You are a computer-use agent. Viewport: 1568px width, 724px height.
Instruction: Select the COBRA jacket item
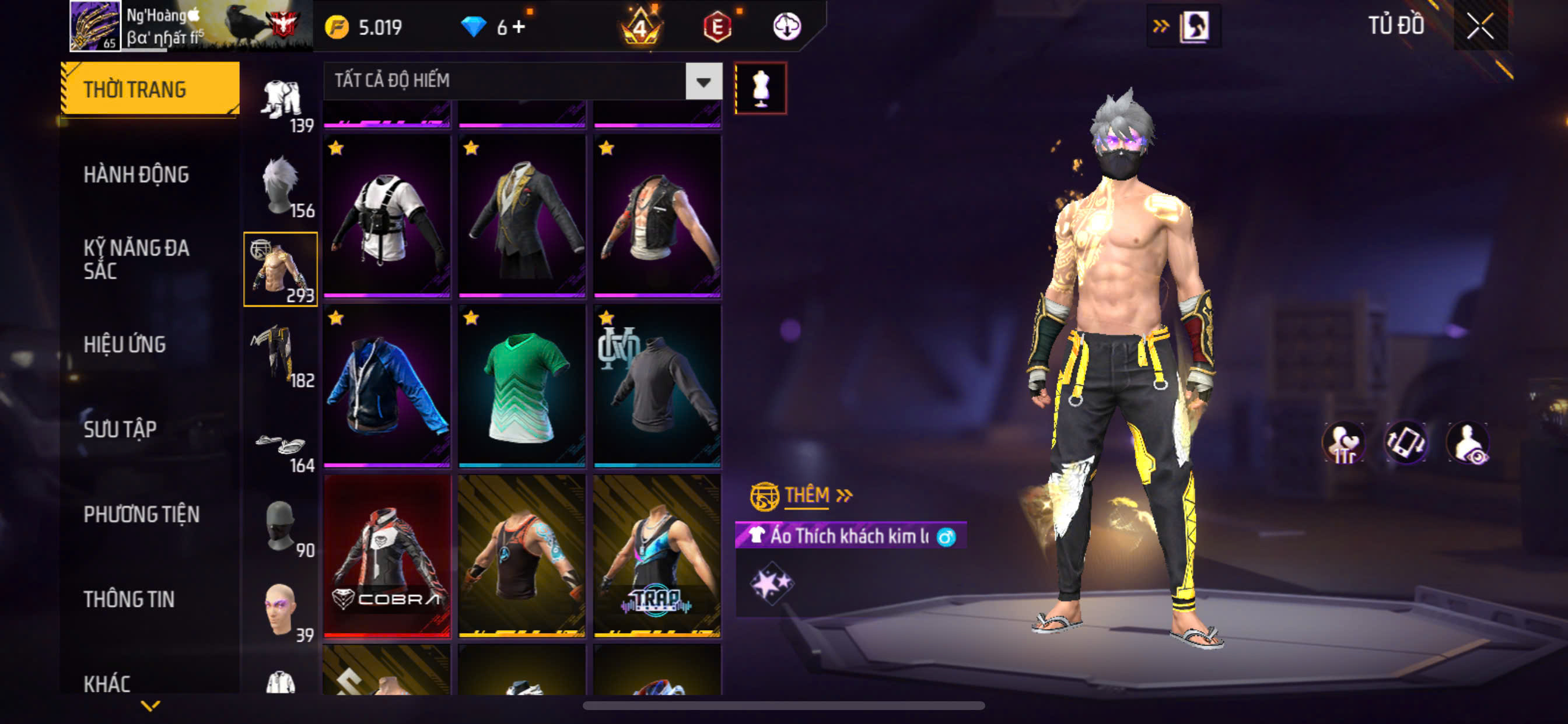coord(387,556)
